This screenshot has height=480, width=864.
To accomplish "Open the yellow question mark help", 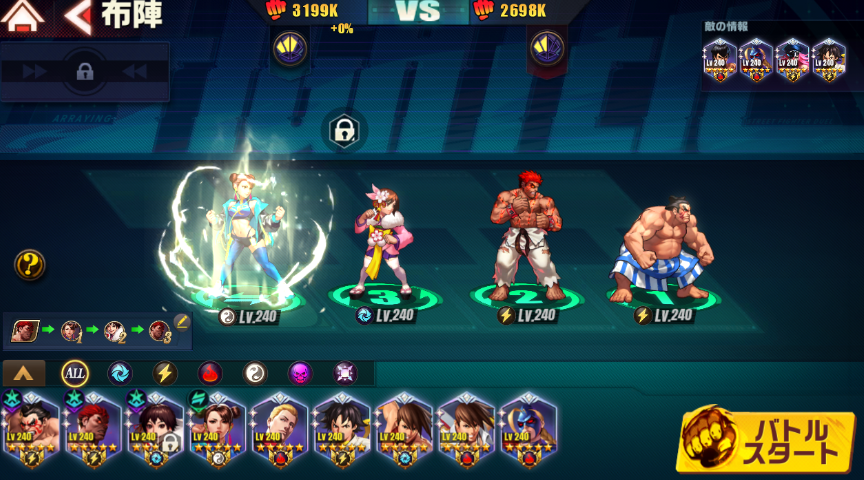I will click(x=30, y=265).
